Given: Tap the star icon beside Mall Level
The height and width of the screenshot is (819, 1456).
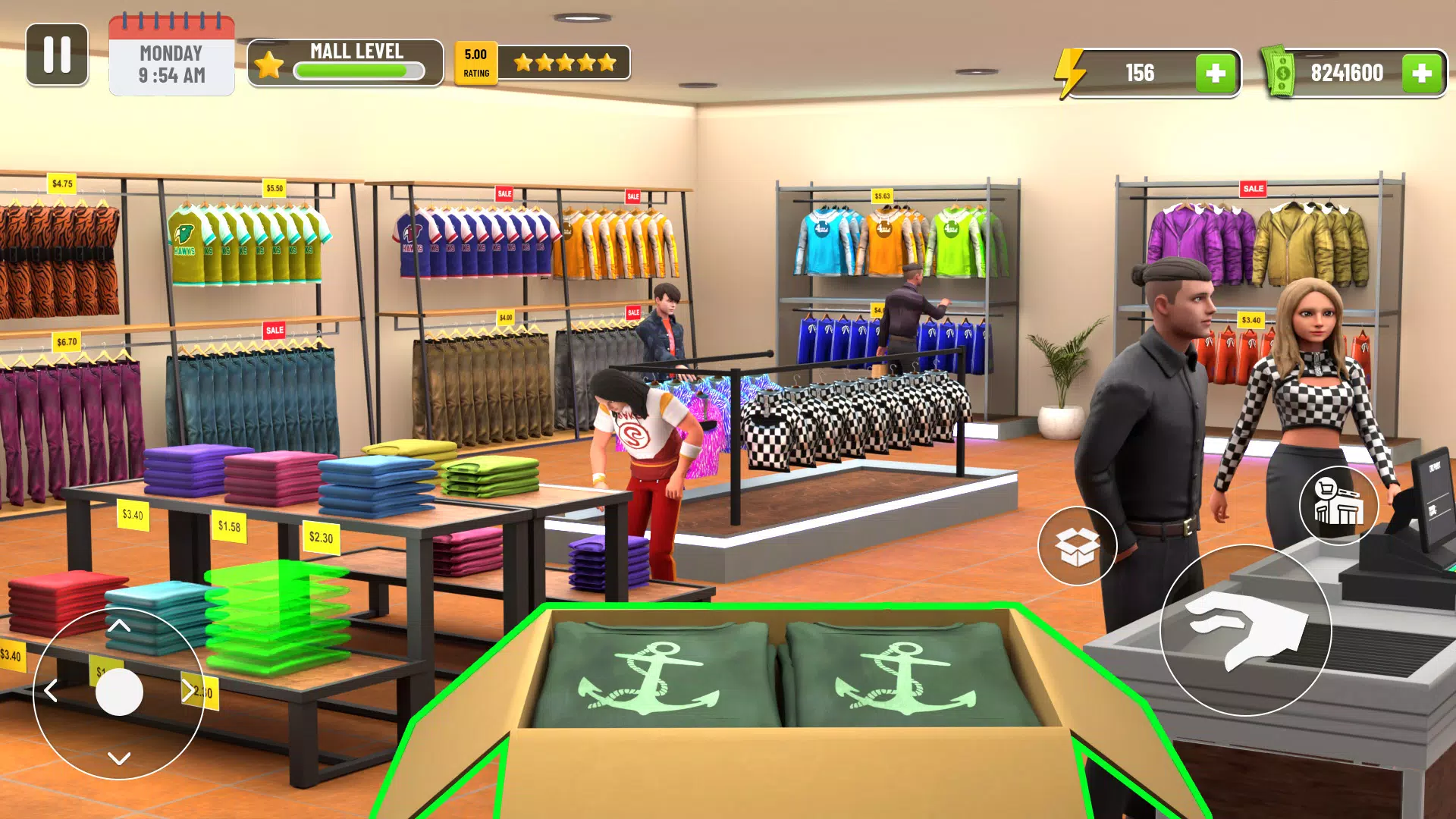Looking at the screenshot, I should pos(269,64).
